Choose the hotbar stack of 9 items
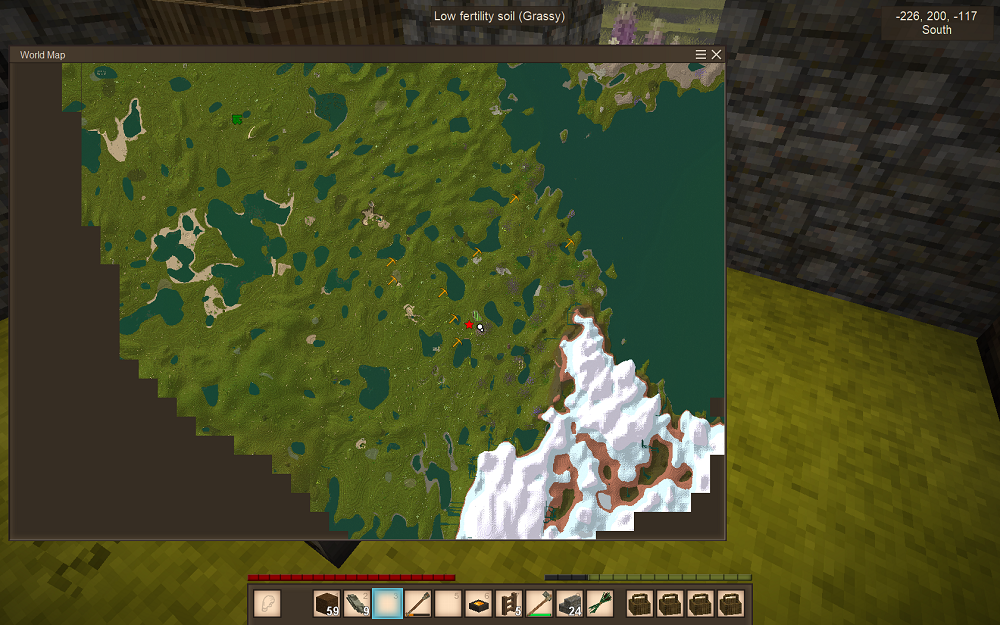The width and height of the screenshot is (1000, 625). [357, 604]
